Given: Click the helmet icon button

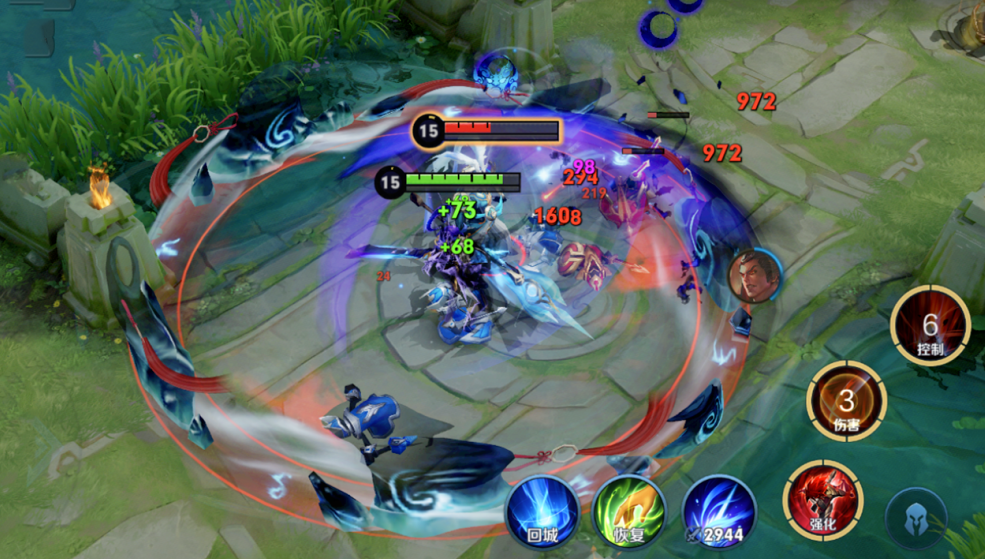Looking at the screenshot, I should (916, 519).
